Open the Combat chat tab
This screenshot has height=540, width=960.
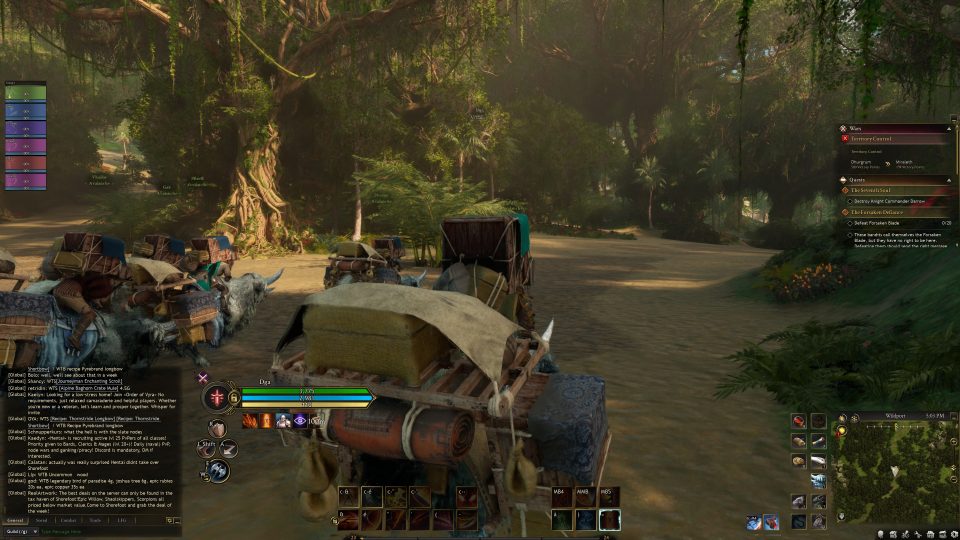click(x=68, y=520)
